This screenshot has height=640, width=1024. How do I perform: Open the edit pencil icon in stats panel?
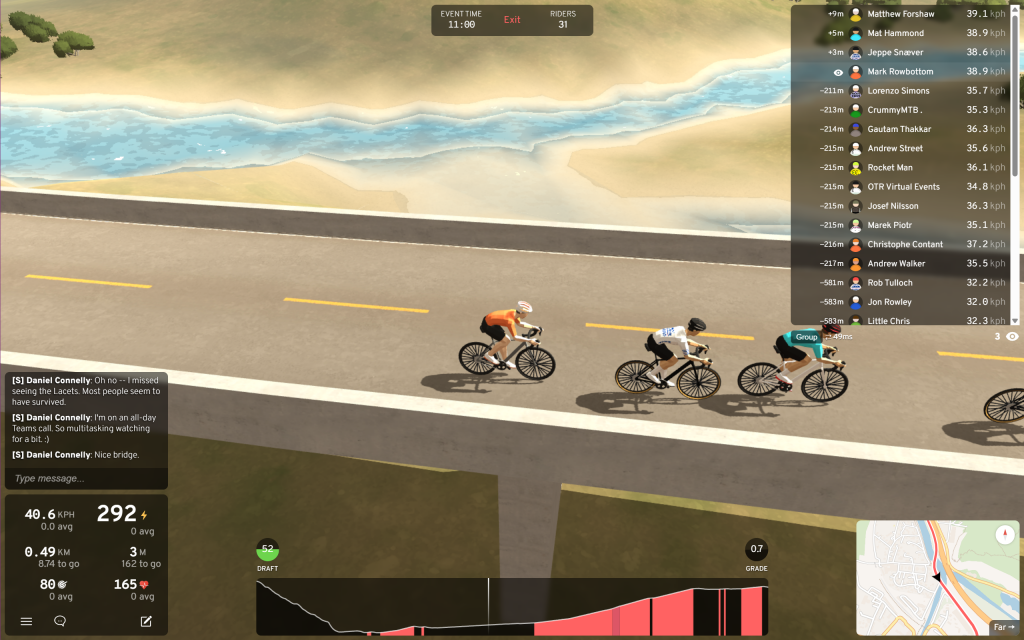(146, 621)
